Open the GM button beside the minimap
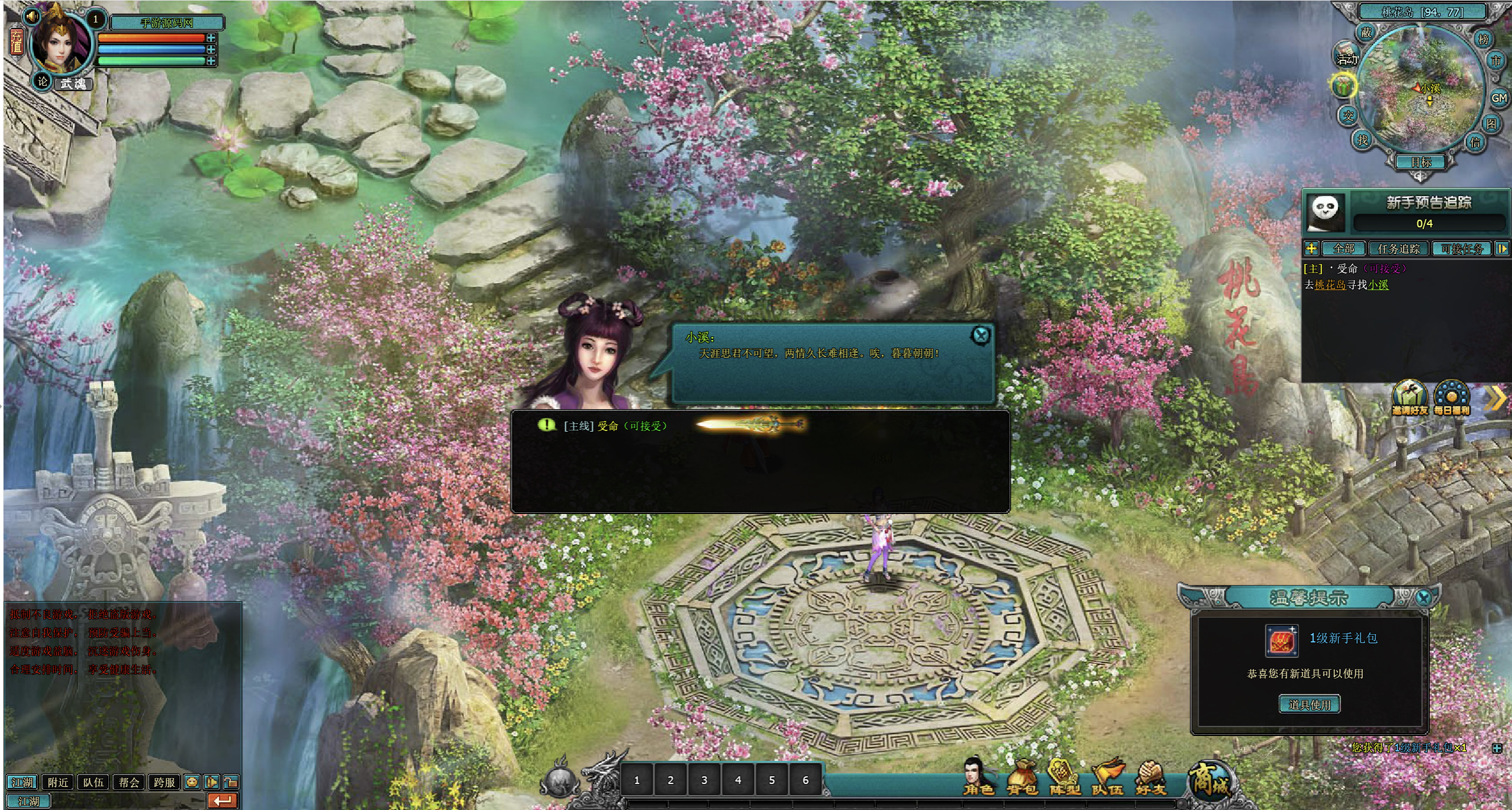The width and height of the screenshot is (1512, 810). 1499,98
